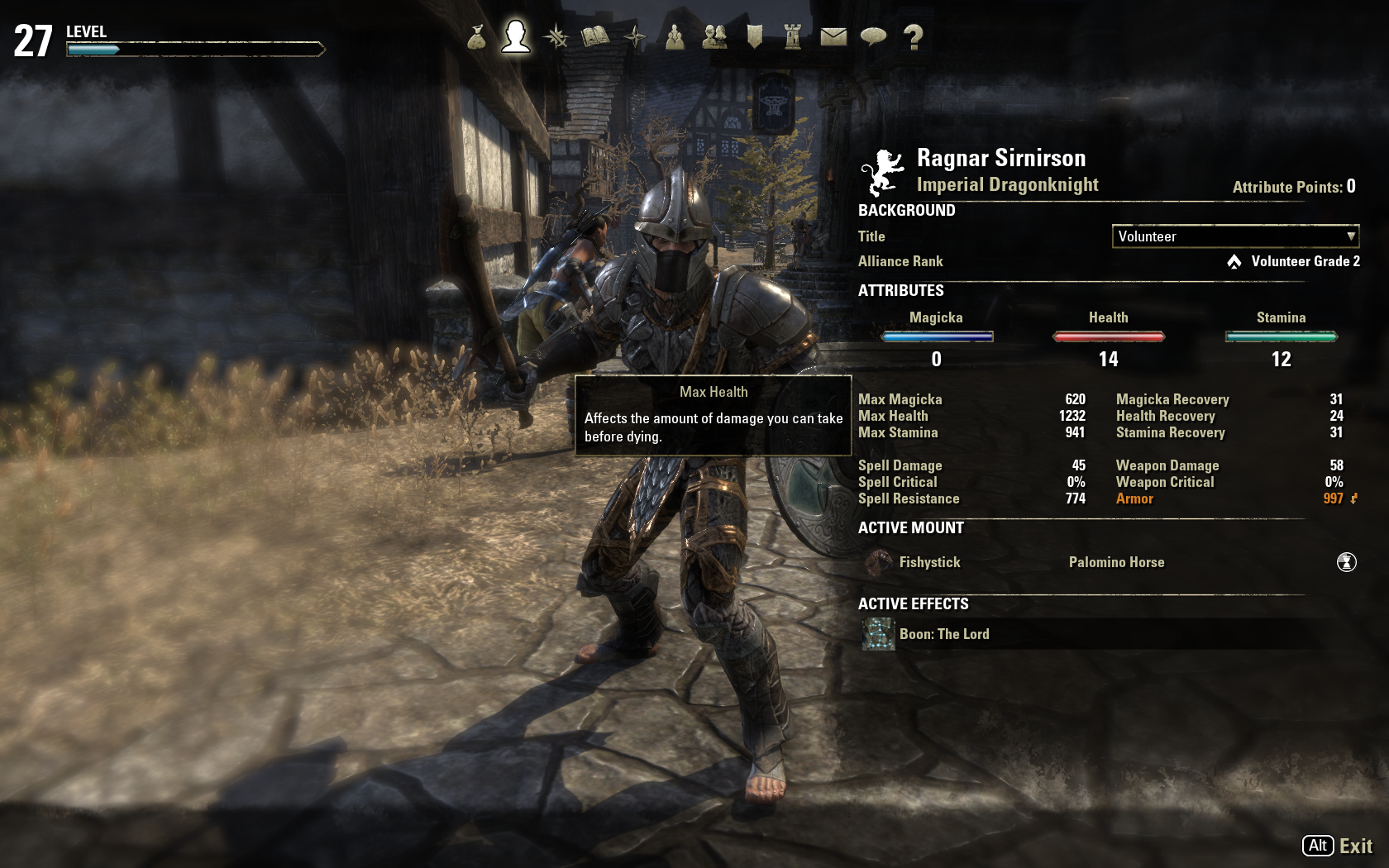Open the help question mark icon
Viewport: 1389px width, 868px height.
click(x=913, y=37)
